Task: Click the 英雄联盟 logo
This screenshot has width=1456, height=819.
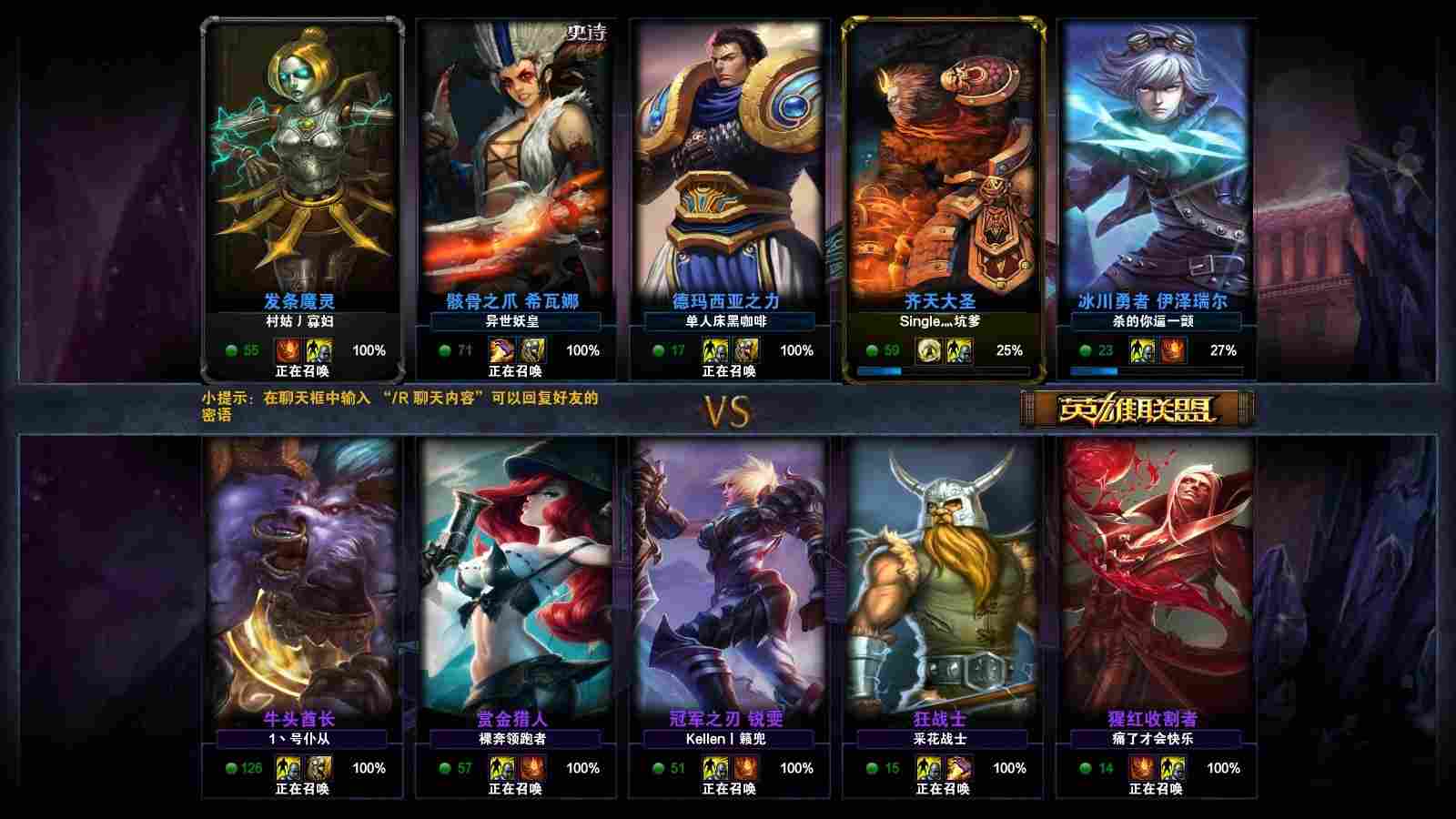Action: click(x=1137, y=409)
